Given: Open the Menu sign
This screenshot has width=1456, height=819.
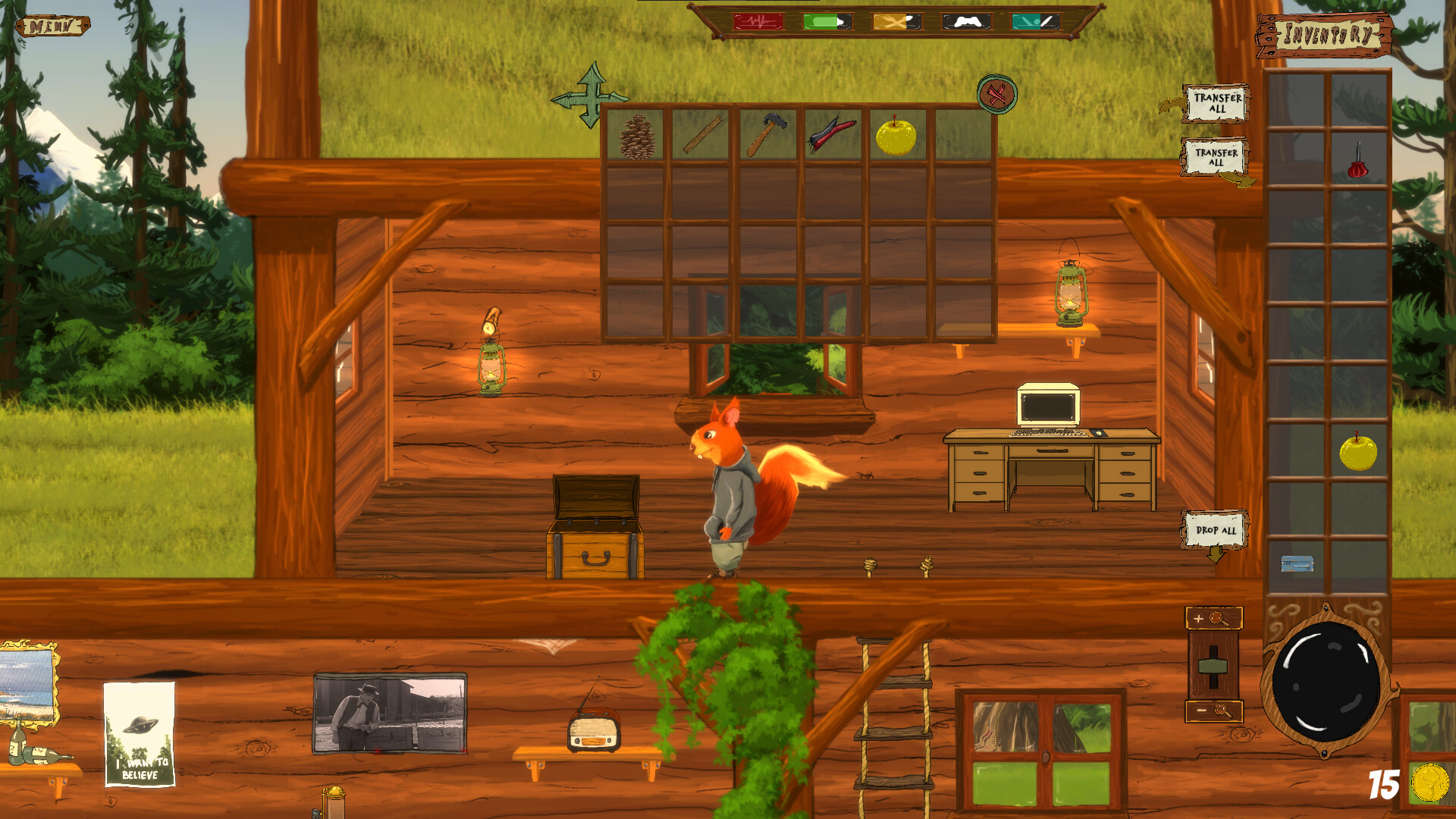Looking at the screenshot, I should tap(52, 24).
